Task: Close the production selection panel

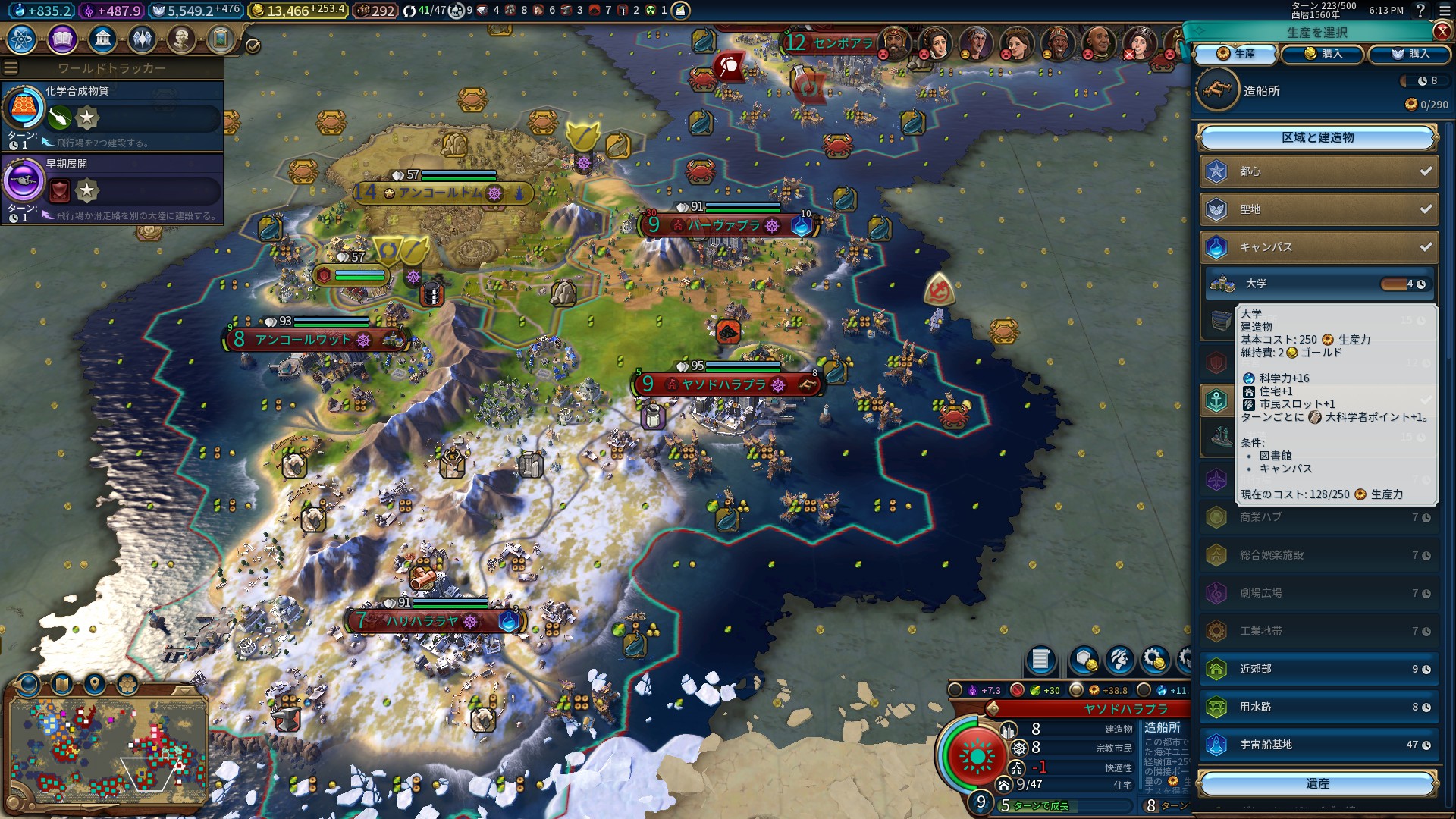Action: click(x=1442, y=31)
